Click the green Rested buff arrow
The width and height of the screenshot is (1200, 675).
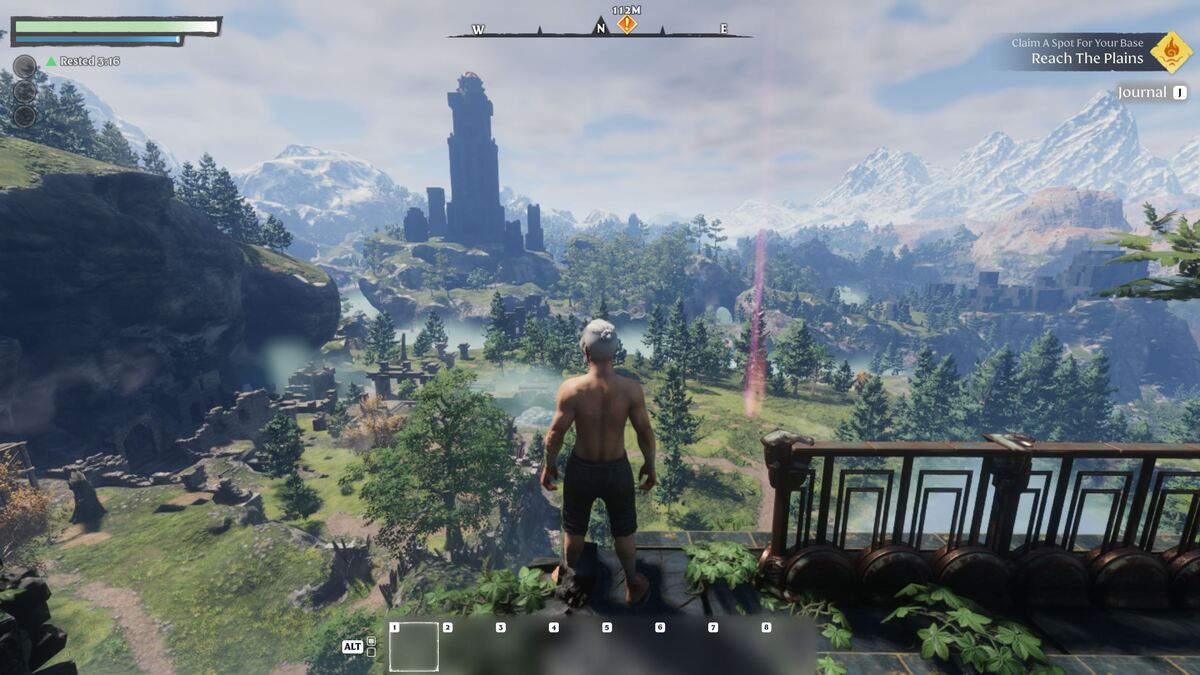click(x=51, y=62)
